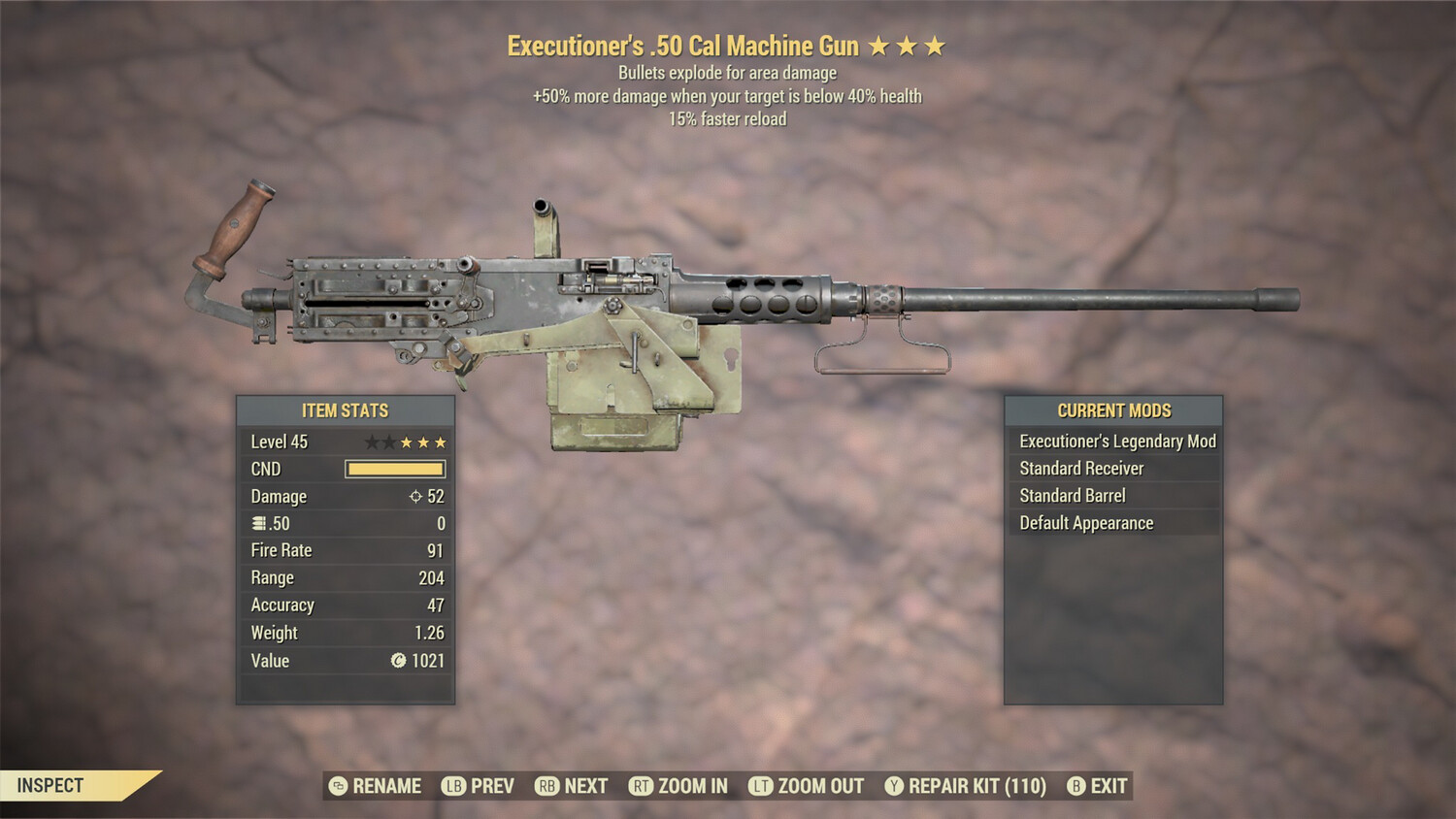Select the Standard Receiver mod

point(1080,468)
